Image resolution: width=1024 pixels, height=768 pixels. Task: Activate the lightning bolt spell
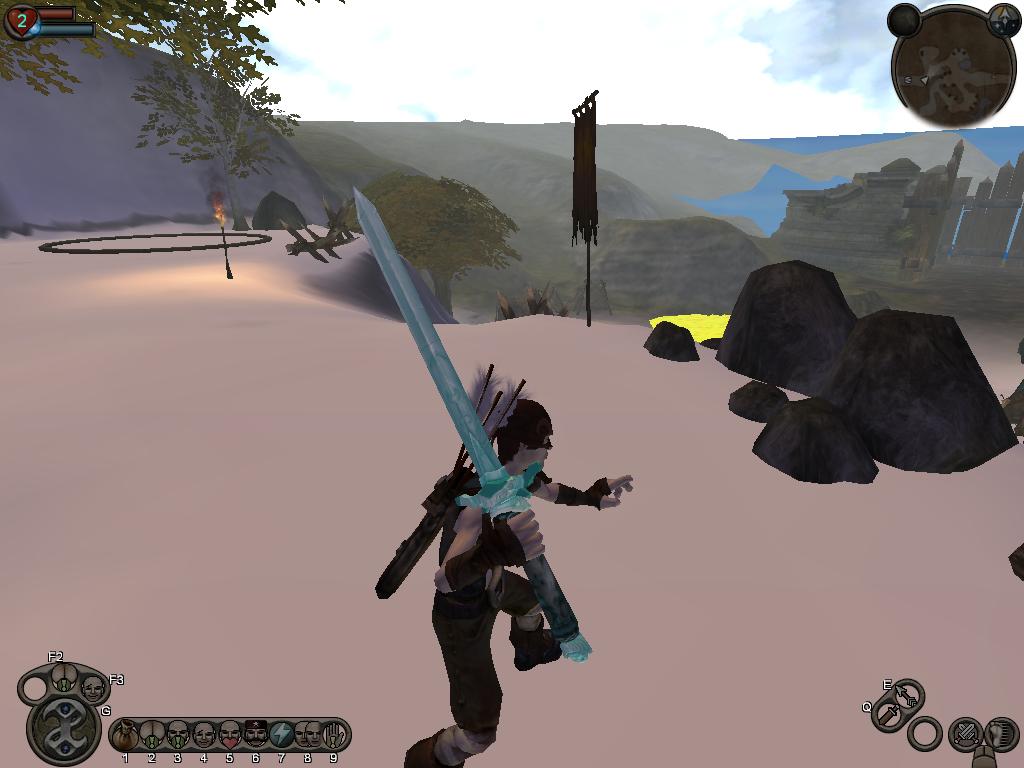point(281,736)
